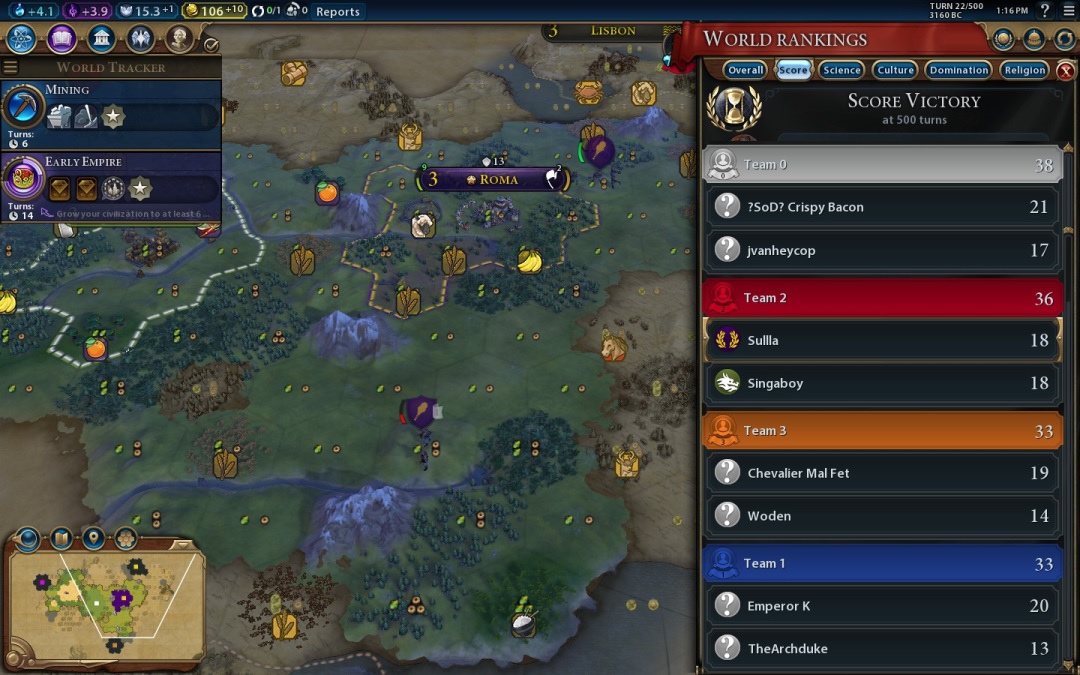Switch to the Religion victory tab
The width and height of the screenshot is (1080, 675).
pyautogui.click(x=1024, y=70)
